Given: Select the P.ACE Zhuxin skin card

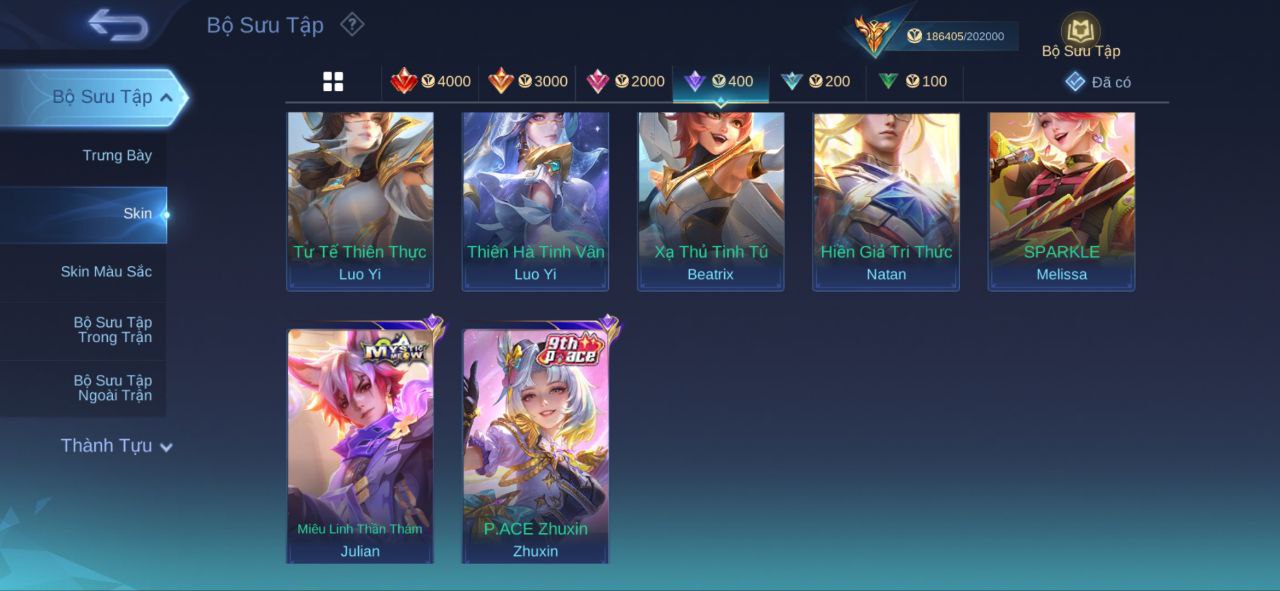Looking at the screenshot, I should (536, 445).
